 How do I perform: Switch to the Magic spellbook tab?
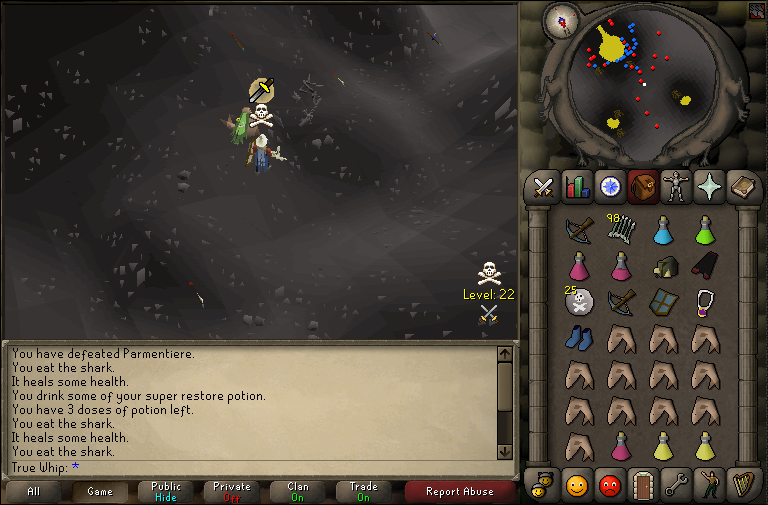741,187
